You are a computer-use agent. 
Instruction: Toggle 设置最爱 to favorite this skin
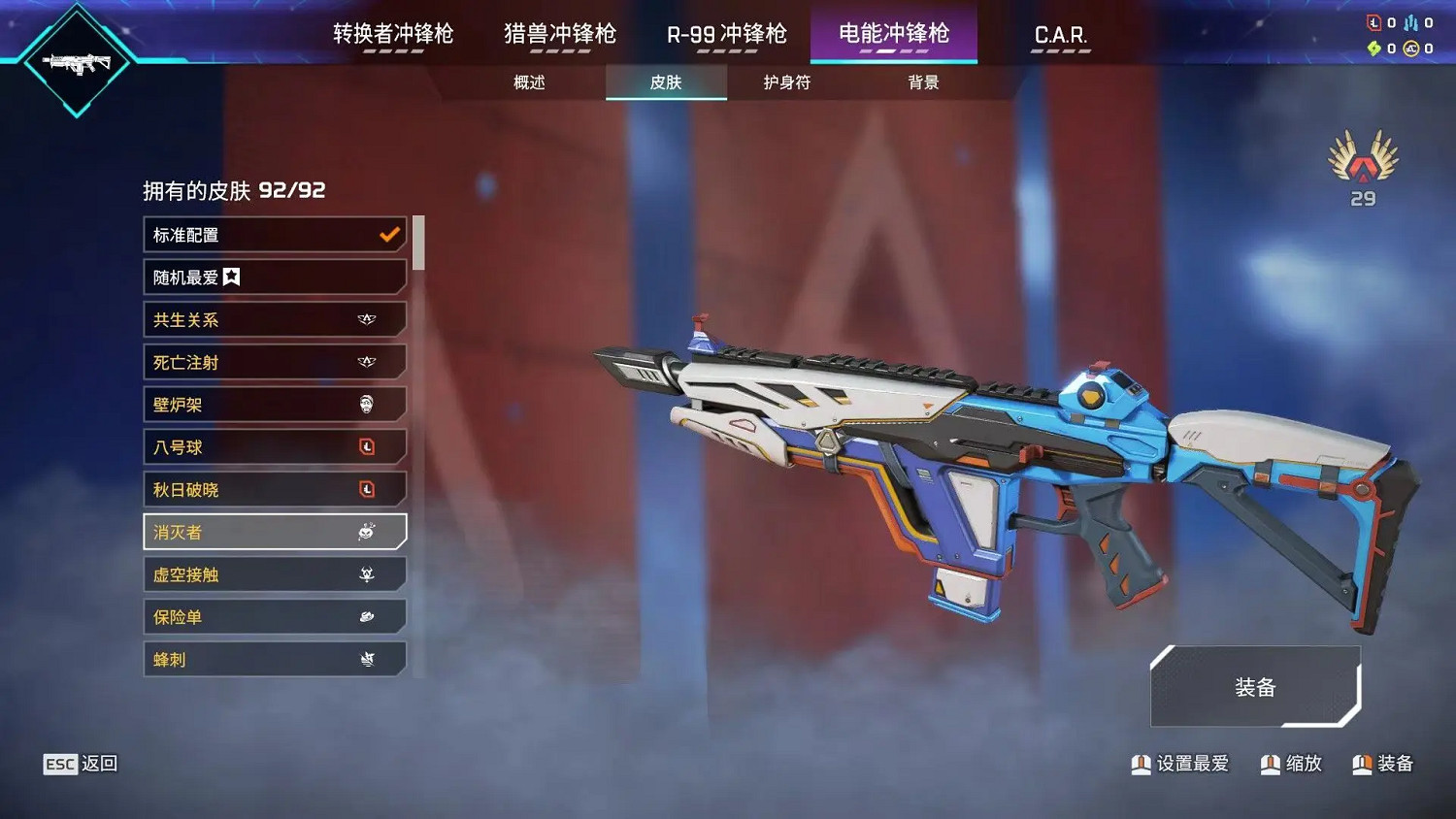[1179, 764]
